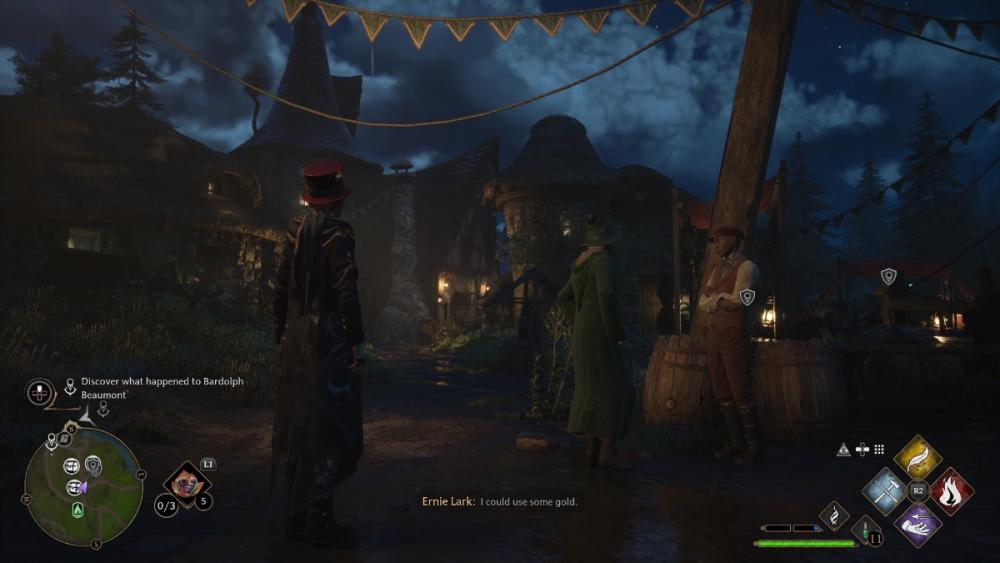Use the purple hand Accio spell
The image size is (1000, 563).
[917, 524]
